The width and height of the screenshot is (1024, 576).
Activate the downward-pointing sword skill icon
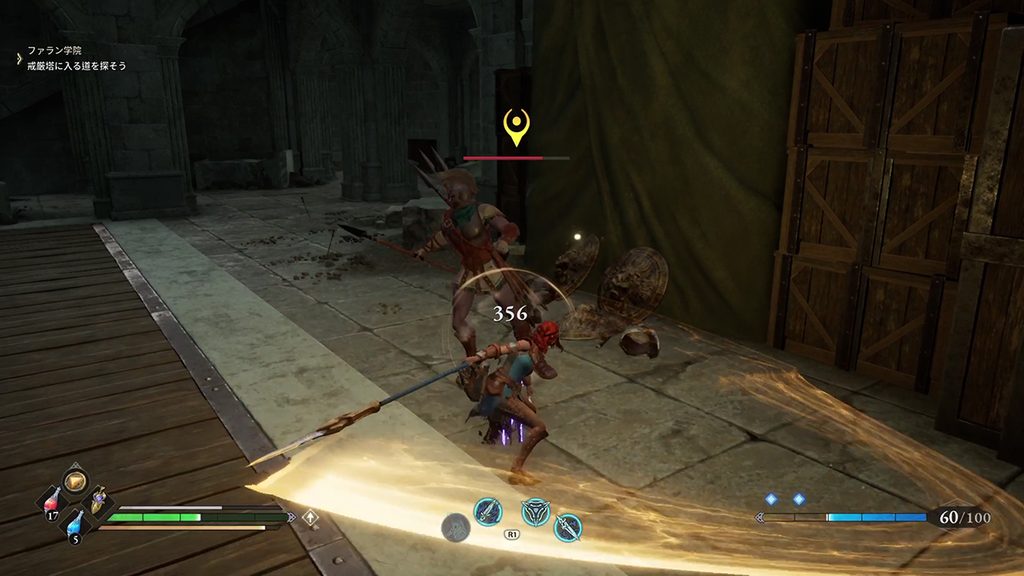[x=567, y=527]
